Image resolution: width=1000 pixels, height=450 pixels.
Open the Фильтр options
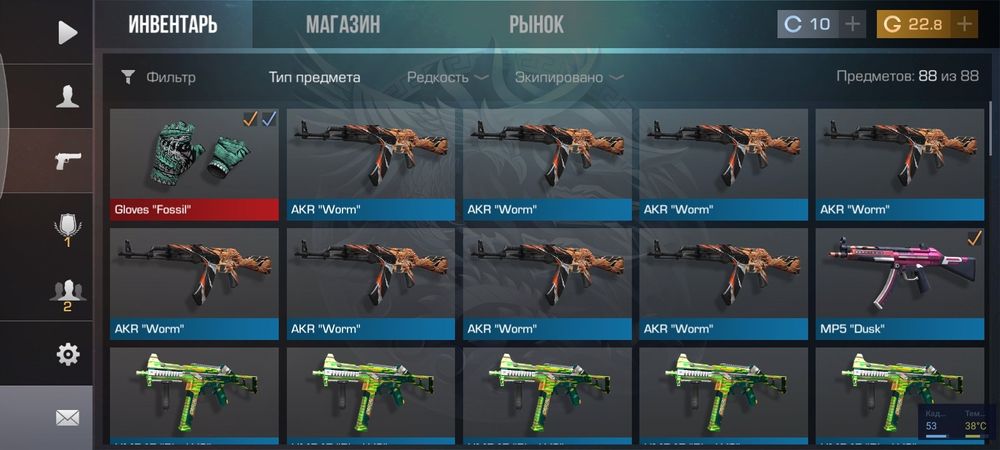pyautogui.click(x=158, y=77)
